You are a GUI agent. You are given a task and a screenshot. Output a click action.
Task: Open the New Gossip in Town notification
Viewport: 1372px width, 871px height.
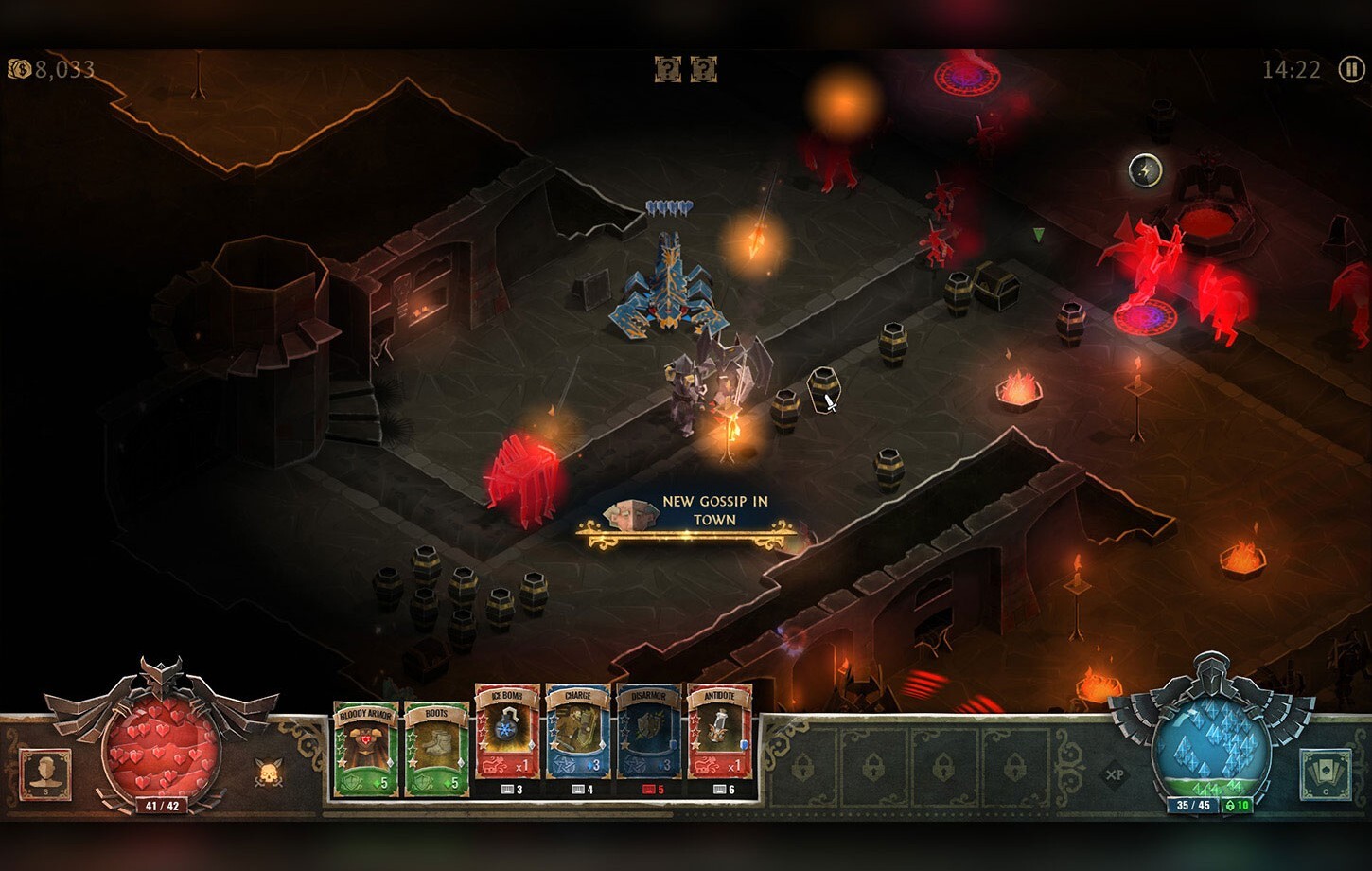coord(688,517)
